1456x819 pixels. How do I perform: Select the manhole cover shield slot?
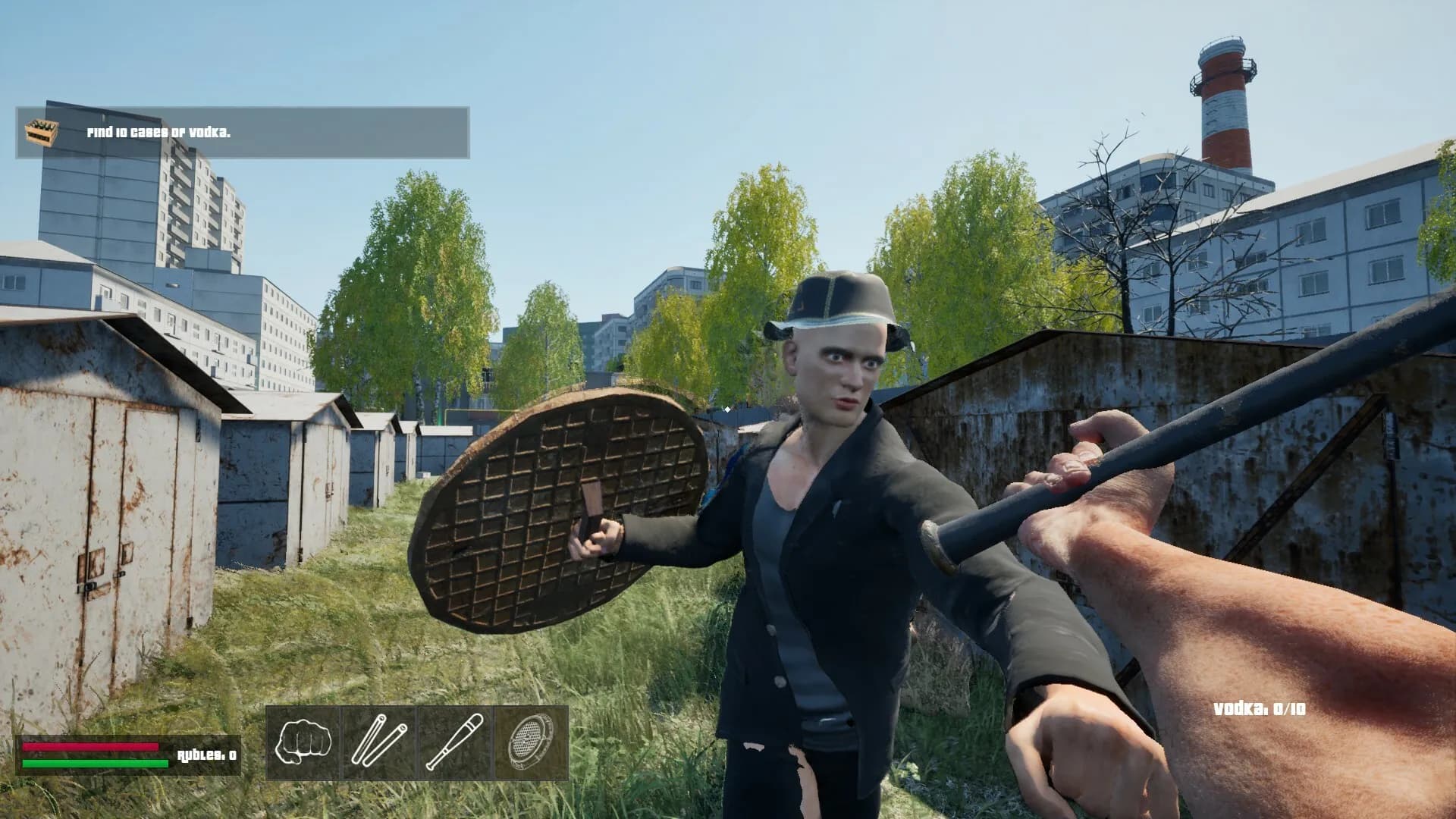(531, 742)
